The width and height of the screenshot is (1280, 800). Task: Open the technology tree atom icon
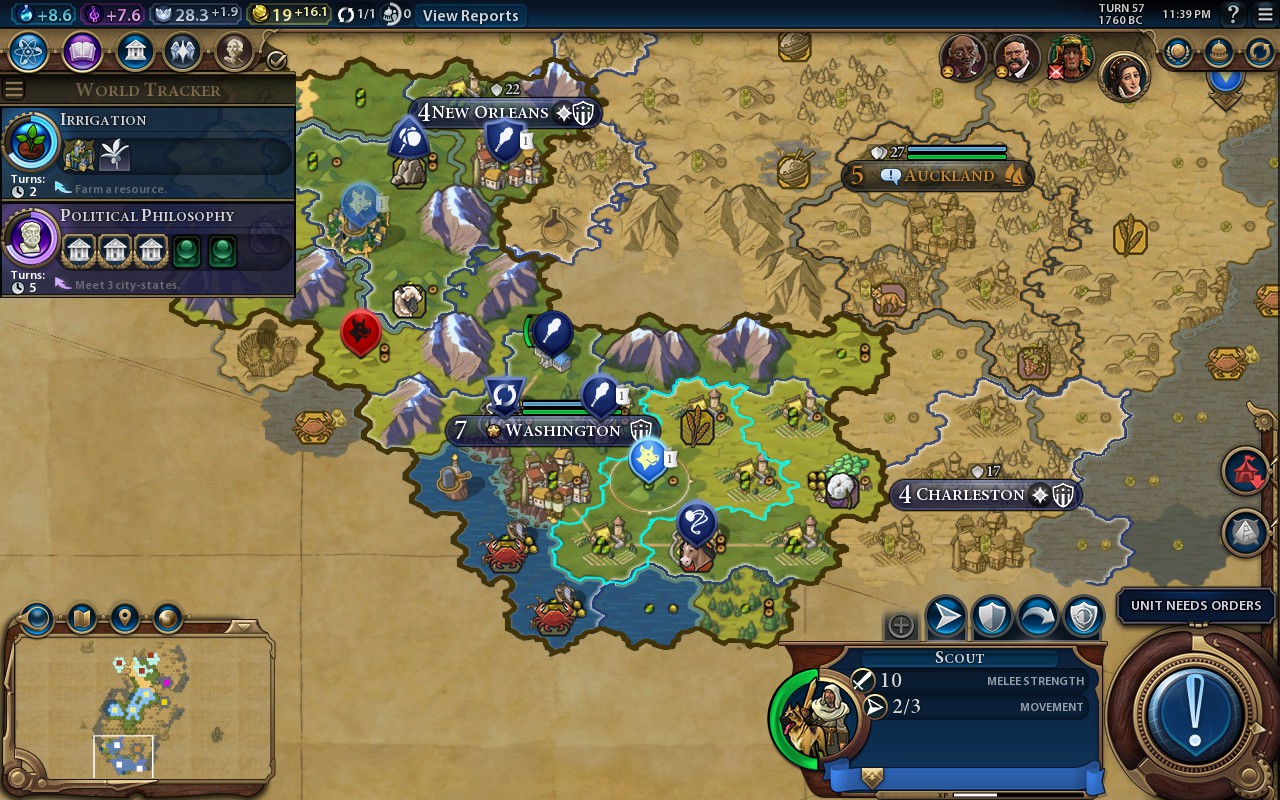(x=29, y=51)
